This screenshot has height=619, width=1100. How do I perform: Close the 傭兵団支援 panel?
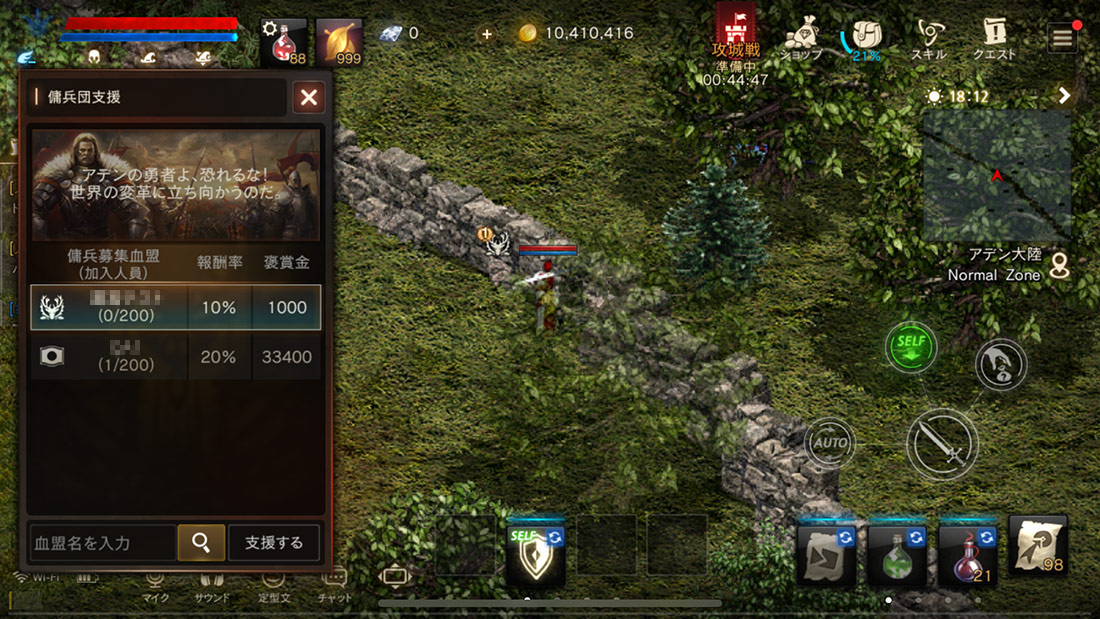pyautogui.click(x=309, y=97)
